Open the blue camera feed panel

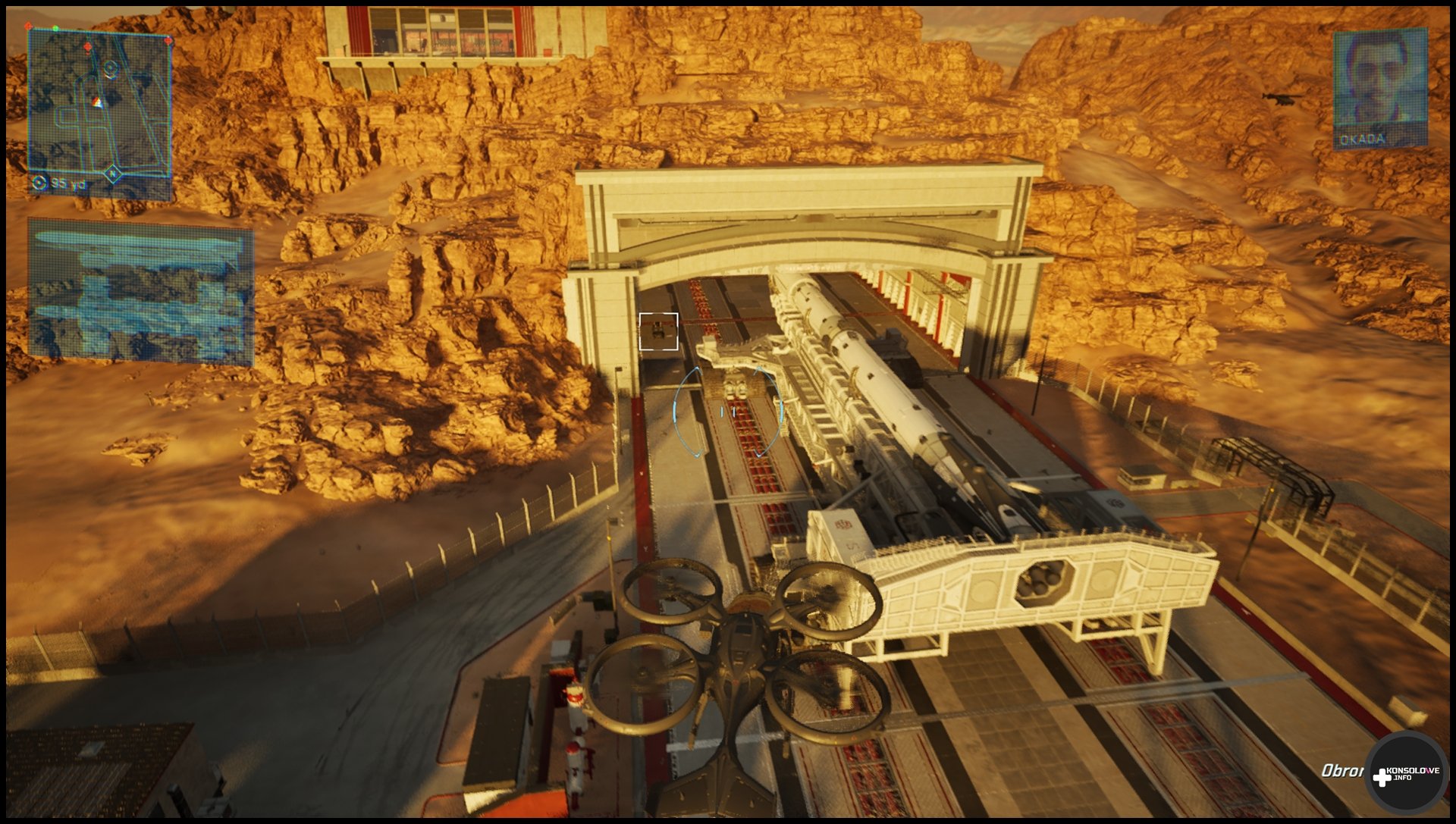pos(140,292)
